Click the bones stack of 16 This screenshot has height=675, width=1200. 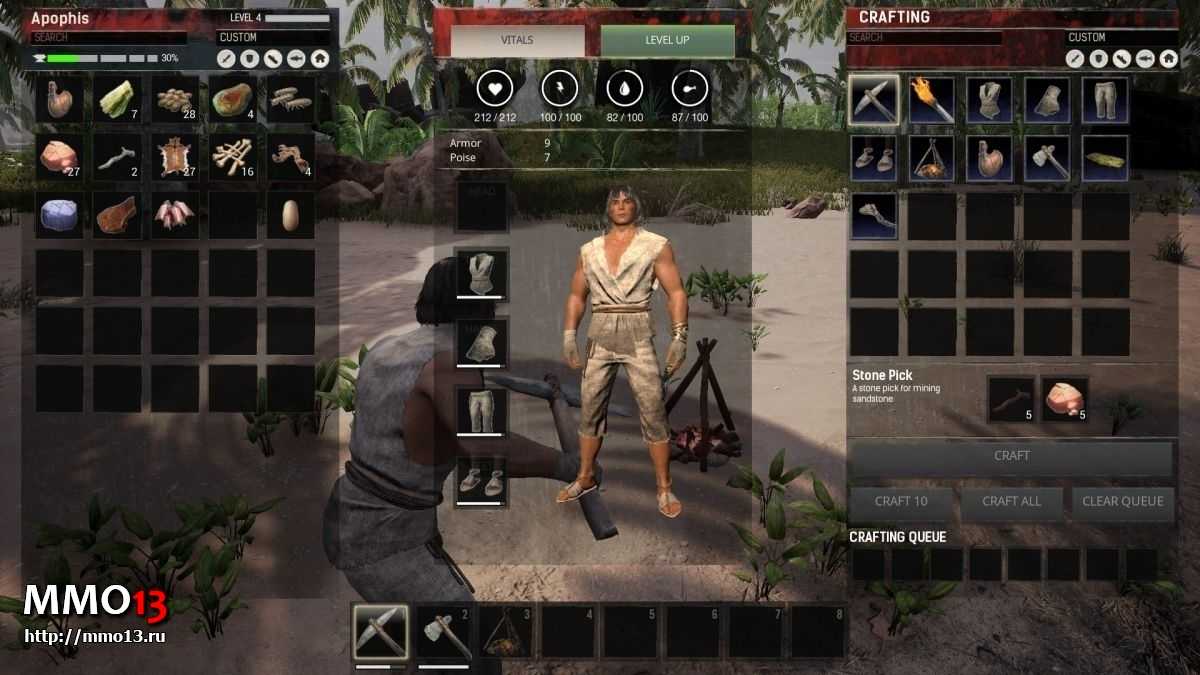coord(233,157)
